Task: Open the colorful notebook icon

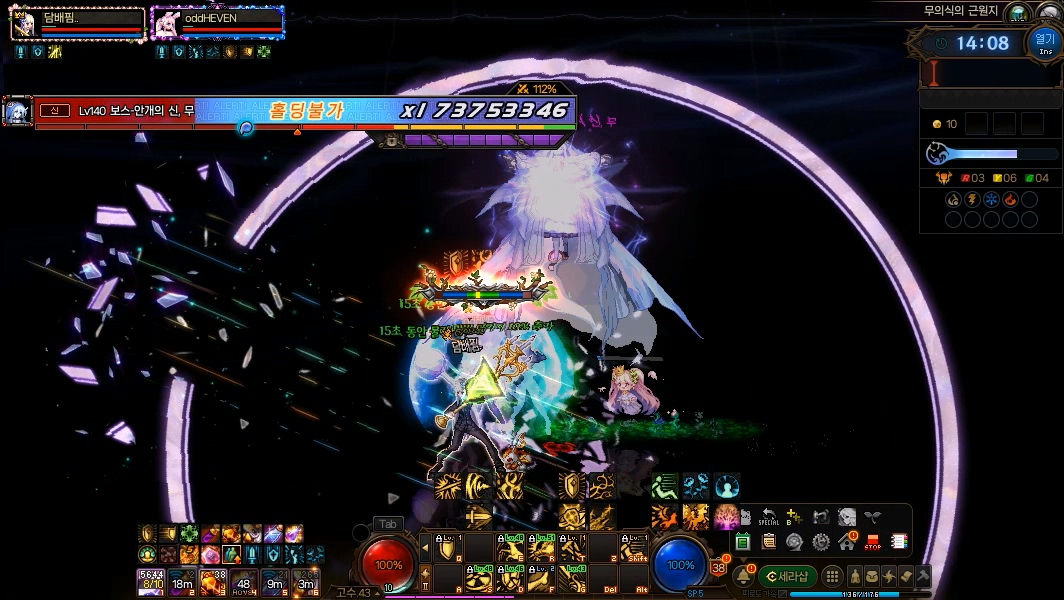Action: (899, 542)
